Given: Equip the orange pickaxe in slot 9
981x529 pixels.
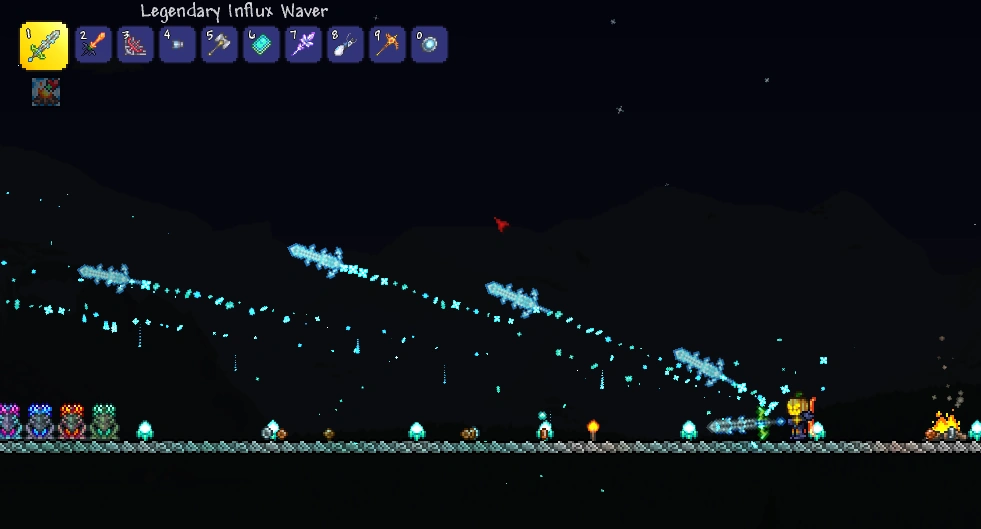Looking at the screenshot, I should pyautogui.click(x=387, y=45).
